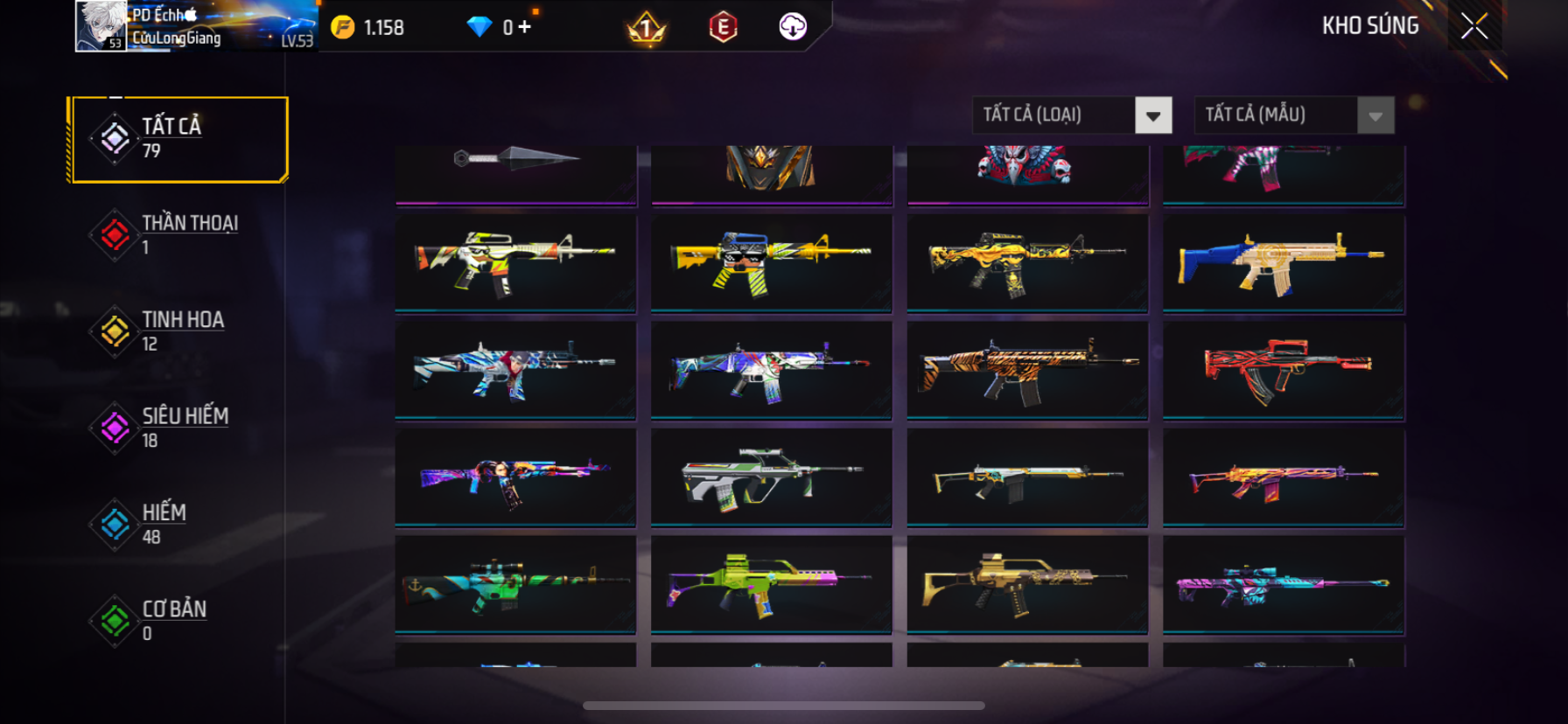This screenshot has height=724, width=1568.
Task: Show the Siêu Hiếm weapon skins
Action: [x=178, y=428]
